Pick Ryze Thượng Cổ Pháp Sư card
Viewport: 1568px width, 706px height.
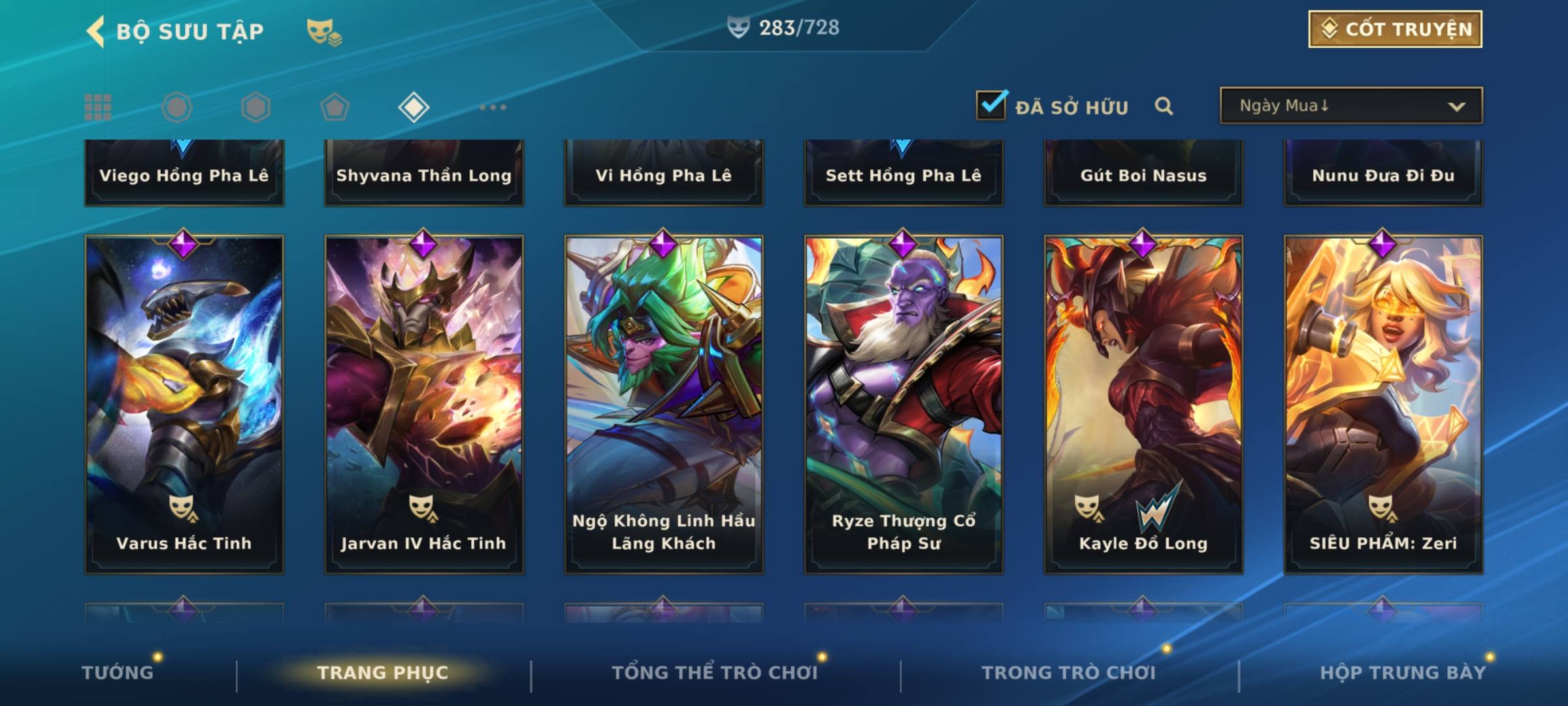pyautogui.click(x=904, y=404)
